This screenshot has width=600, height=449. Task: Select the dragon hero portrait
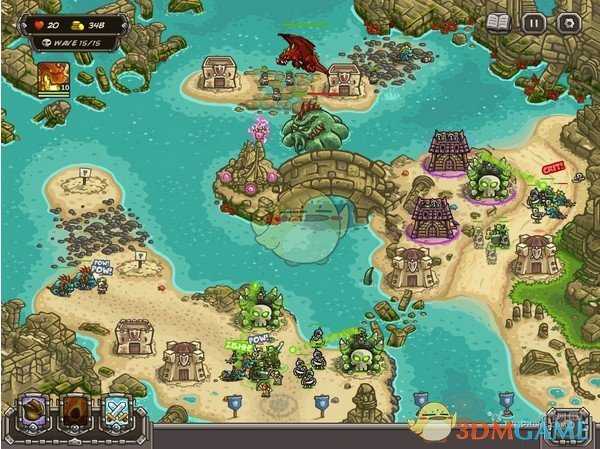click(52, 78)
